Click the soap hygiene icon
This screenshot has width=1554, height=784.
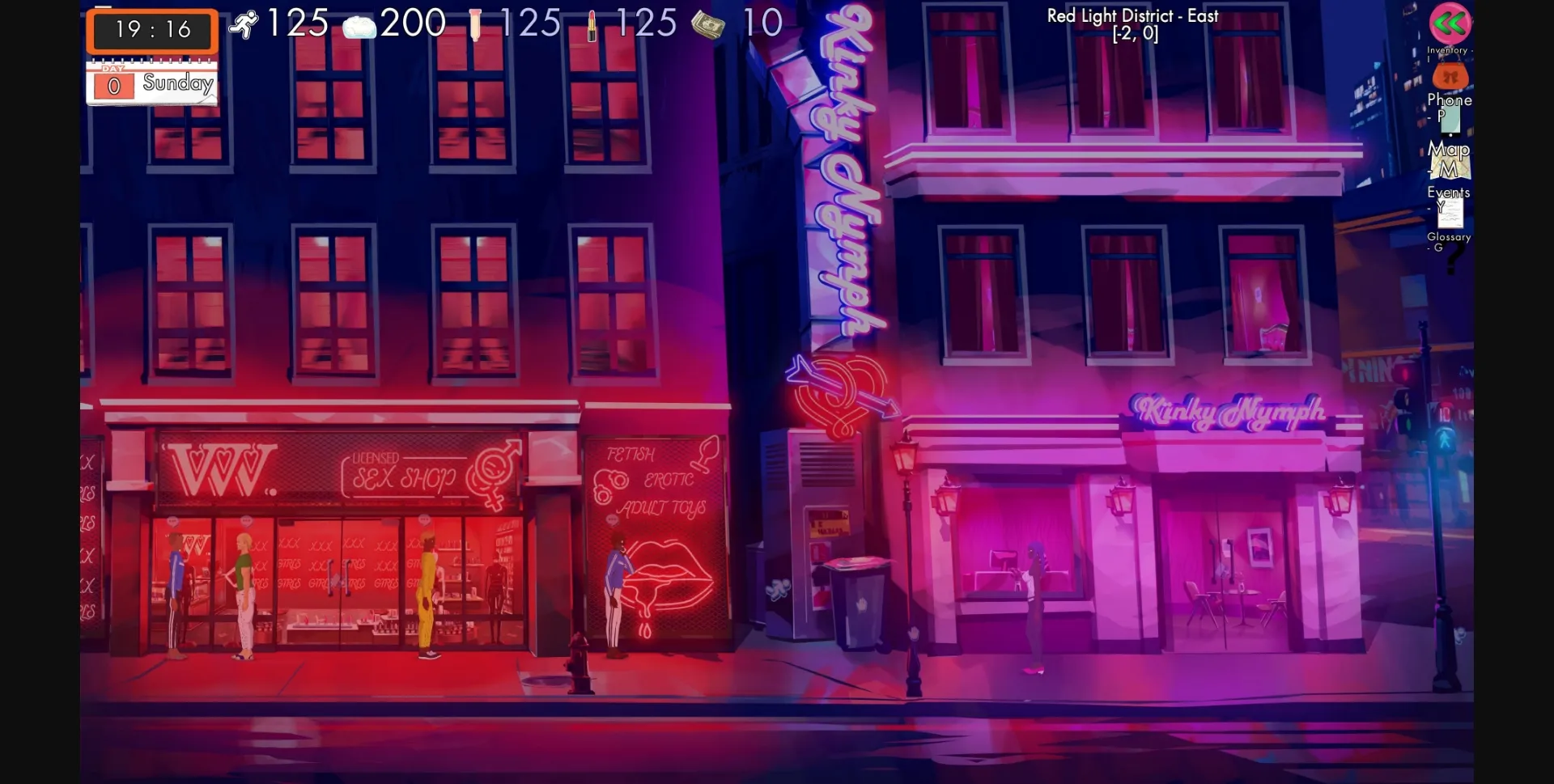click(359, 27)
